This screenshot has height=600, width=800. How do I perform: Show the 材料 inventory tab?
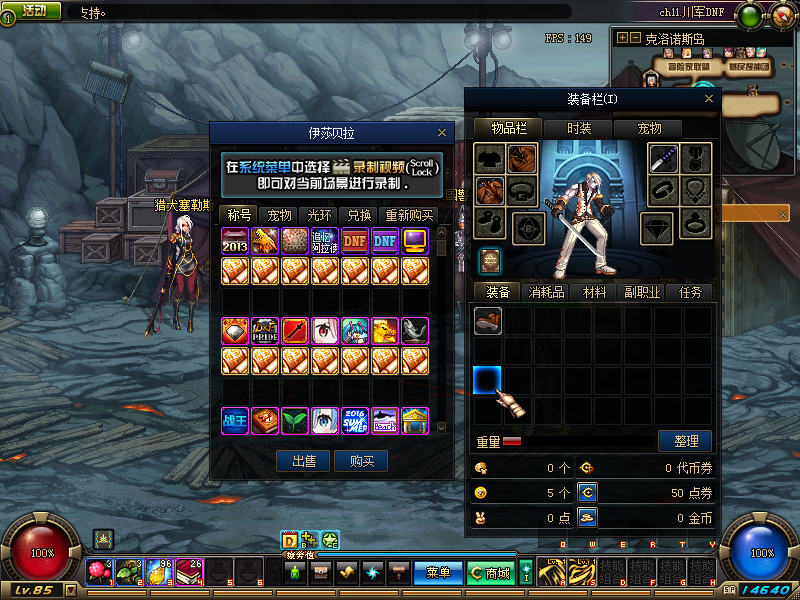coord(595,292)
